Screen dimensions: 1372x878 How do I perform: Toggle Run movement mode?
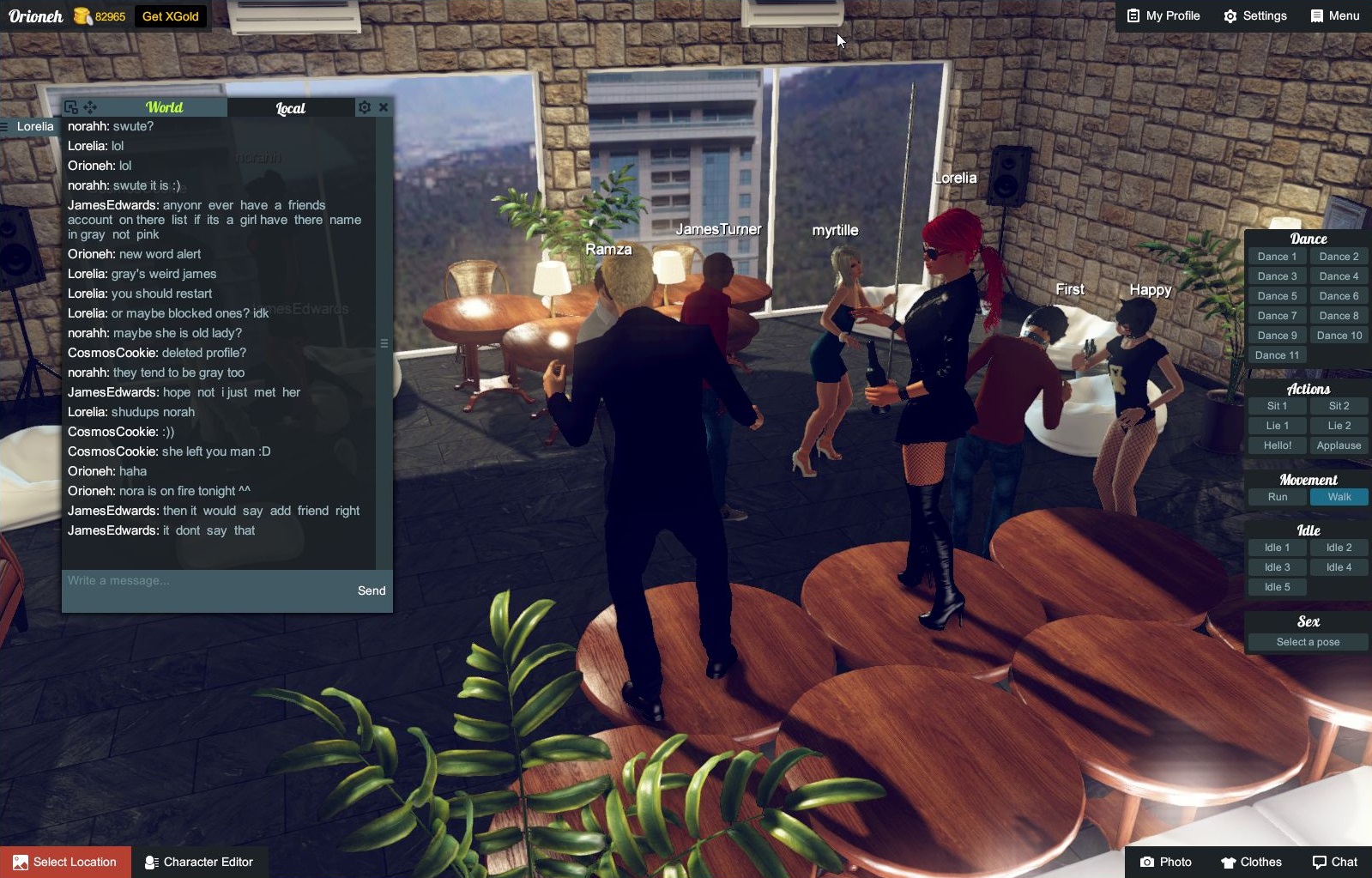(1276, 496)
